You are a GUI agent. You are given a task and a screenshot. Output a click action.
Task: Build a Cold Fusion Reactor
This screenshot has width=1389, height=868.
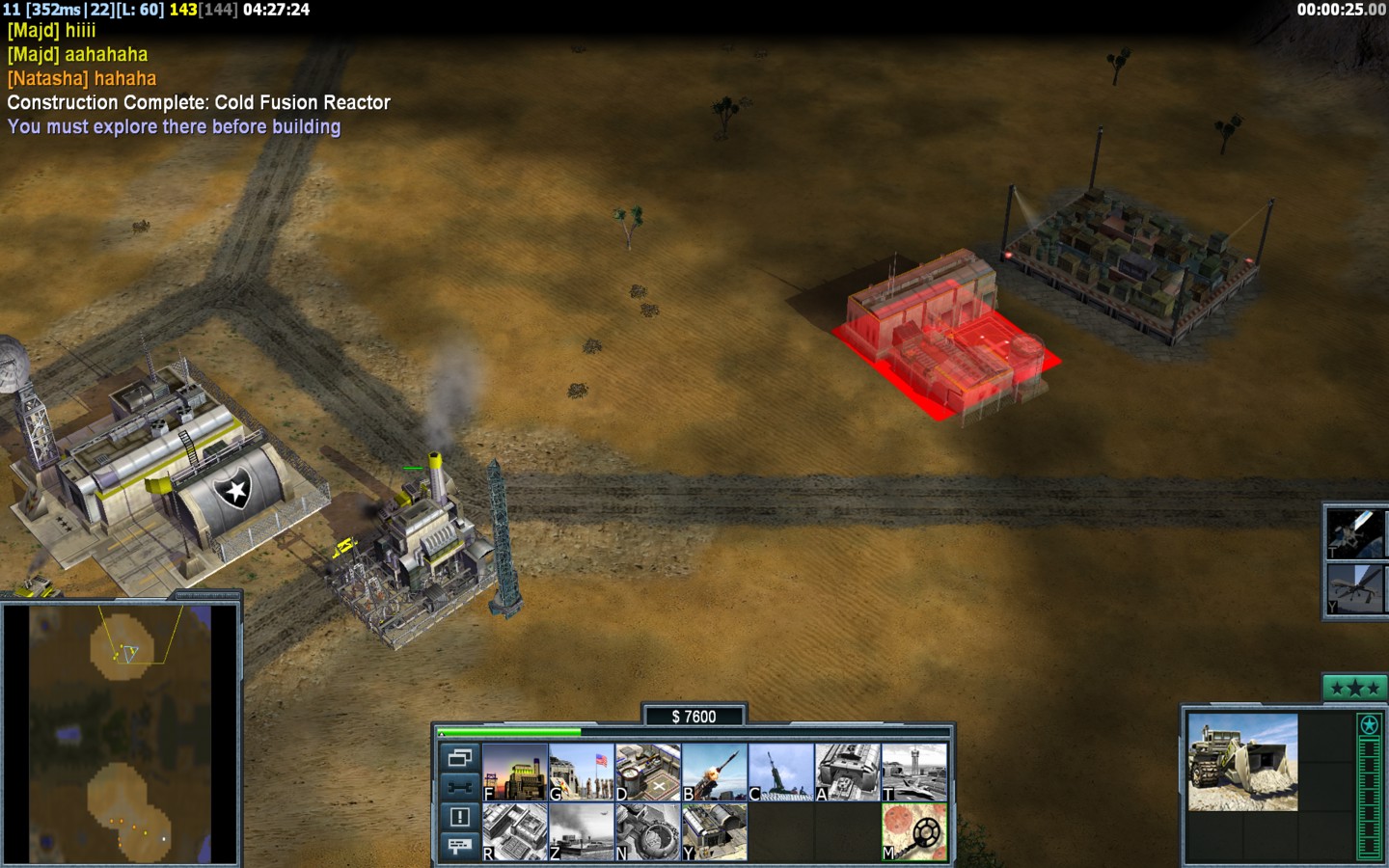click(x=515, y=772)
